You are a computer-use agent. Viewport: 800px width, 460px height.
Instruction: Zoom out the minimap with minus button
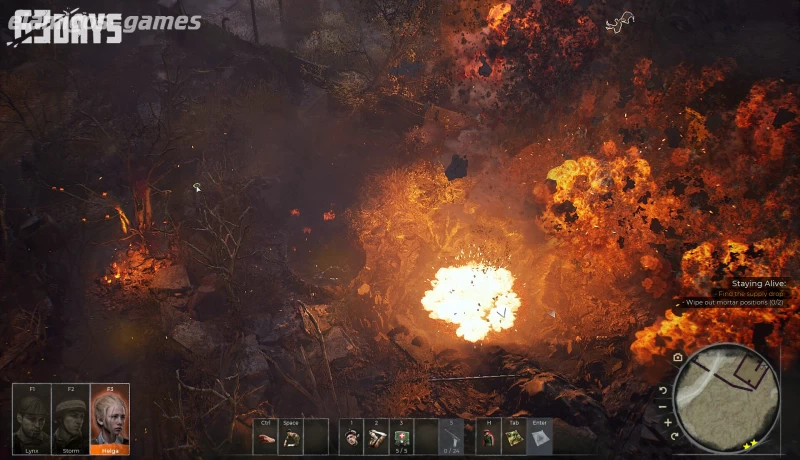tap(663, 406)
